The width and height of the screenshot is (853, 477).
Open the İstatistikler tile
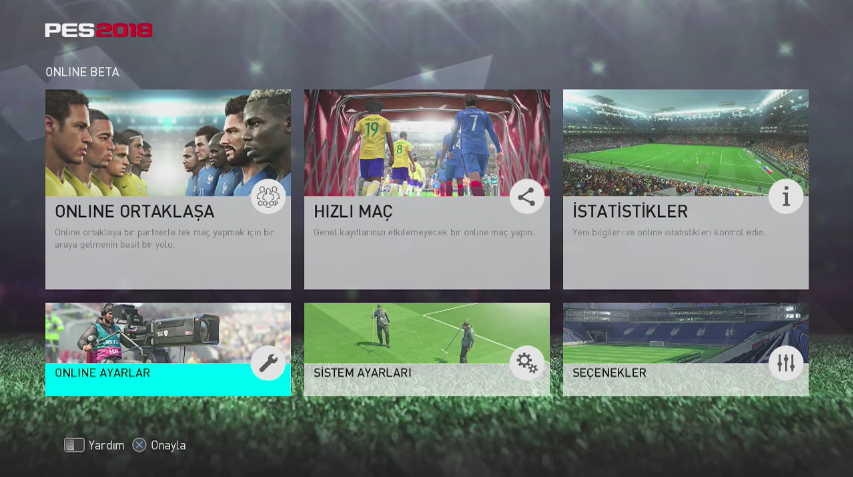(x=685, y=190)
